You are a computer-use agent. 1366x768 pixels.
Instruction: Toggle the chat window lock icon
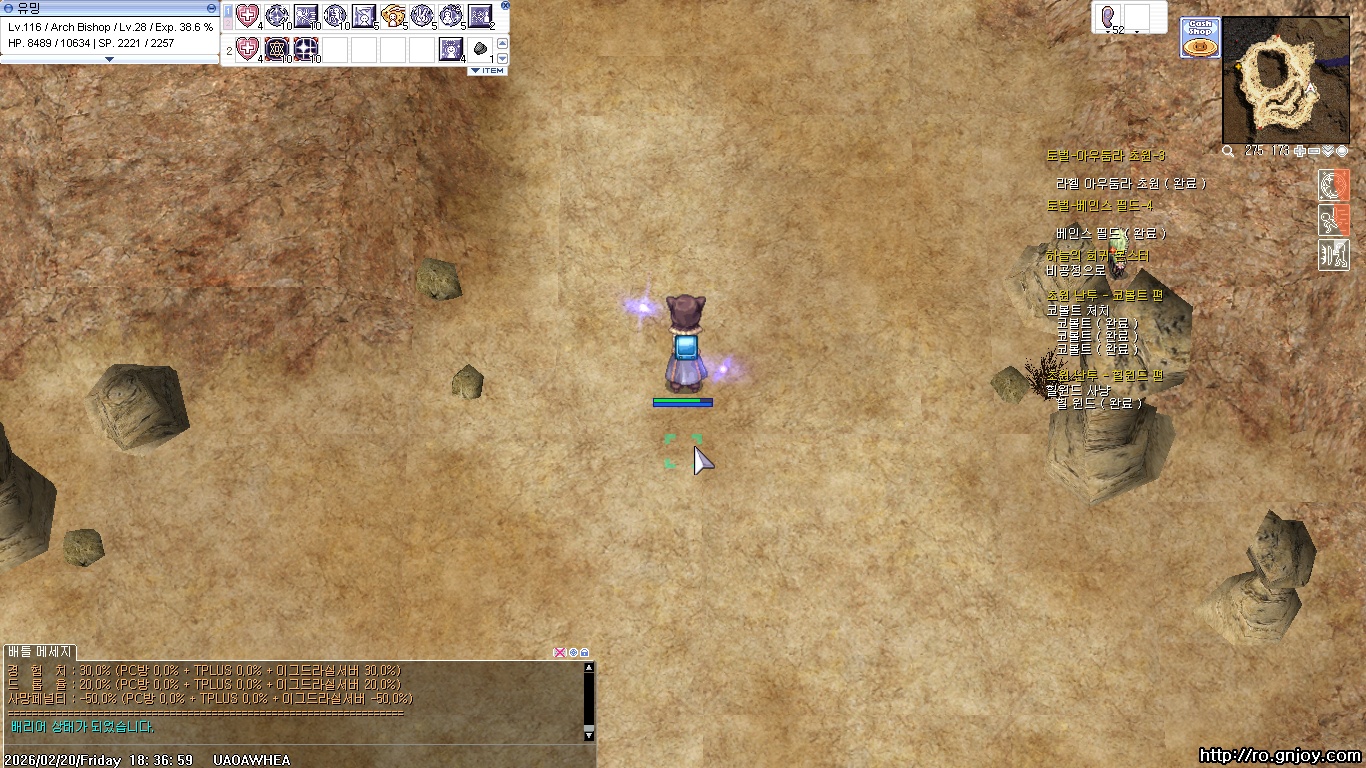tap(585, 652)
